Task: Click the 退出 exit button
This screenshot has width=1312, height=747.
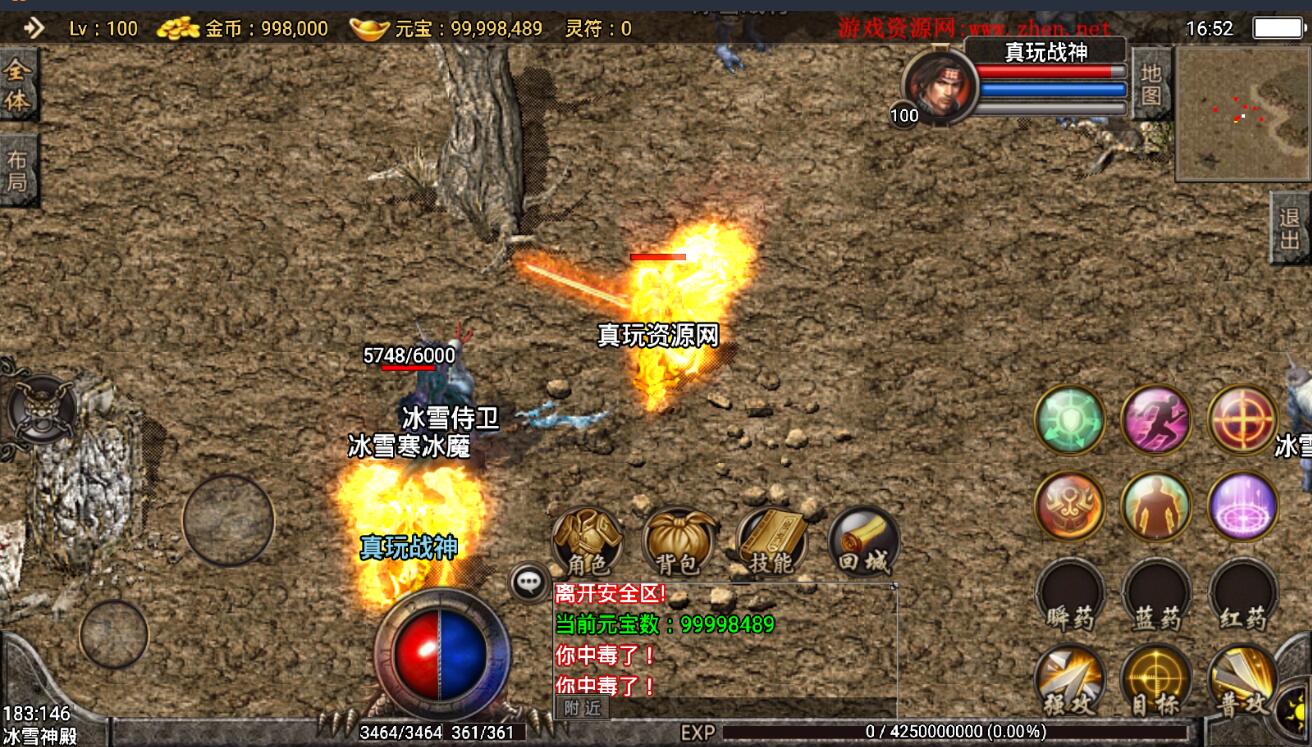Action: point(1290,227)
